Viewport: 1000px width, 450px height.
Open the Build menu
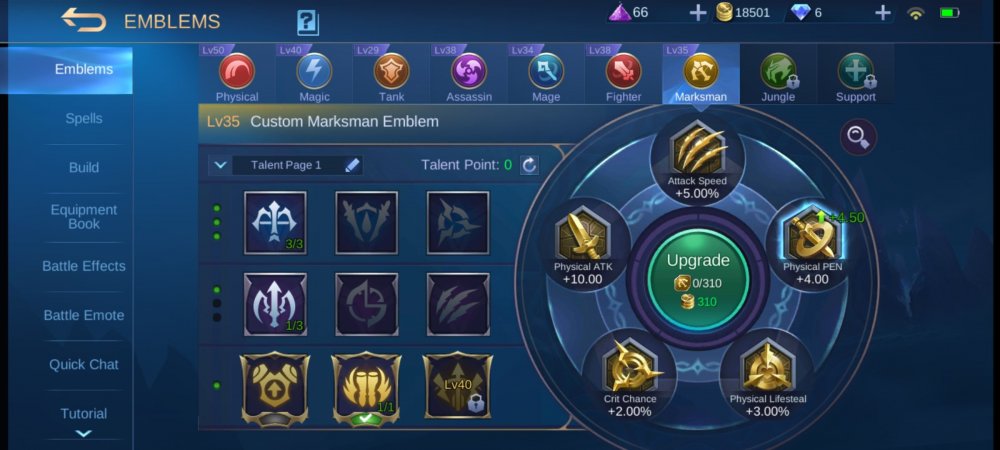pyautogui.click(x=84, y=167)
